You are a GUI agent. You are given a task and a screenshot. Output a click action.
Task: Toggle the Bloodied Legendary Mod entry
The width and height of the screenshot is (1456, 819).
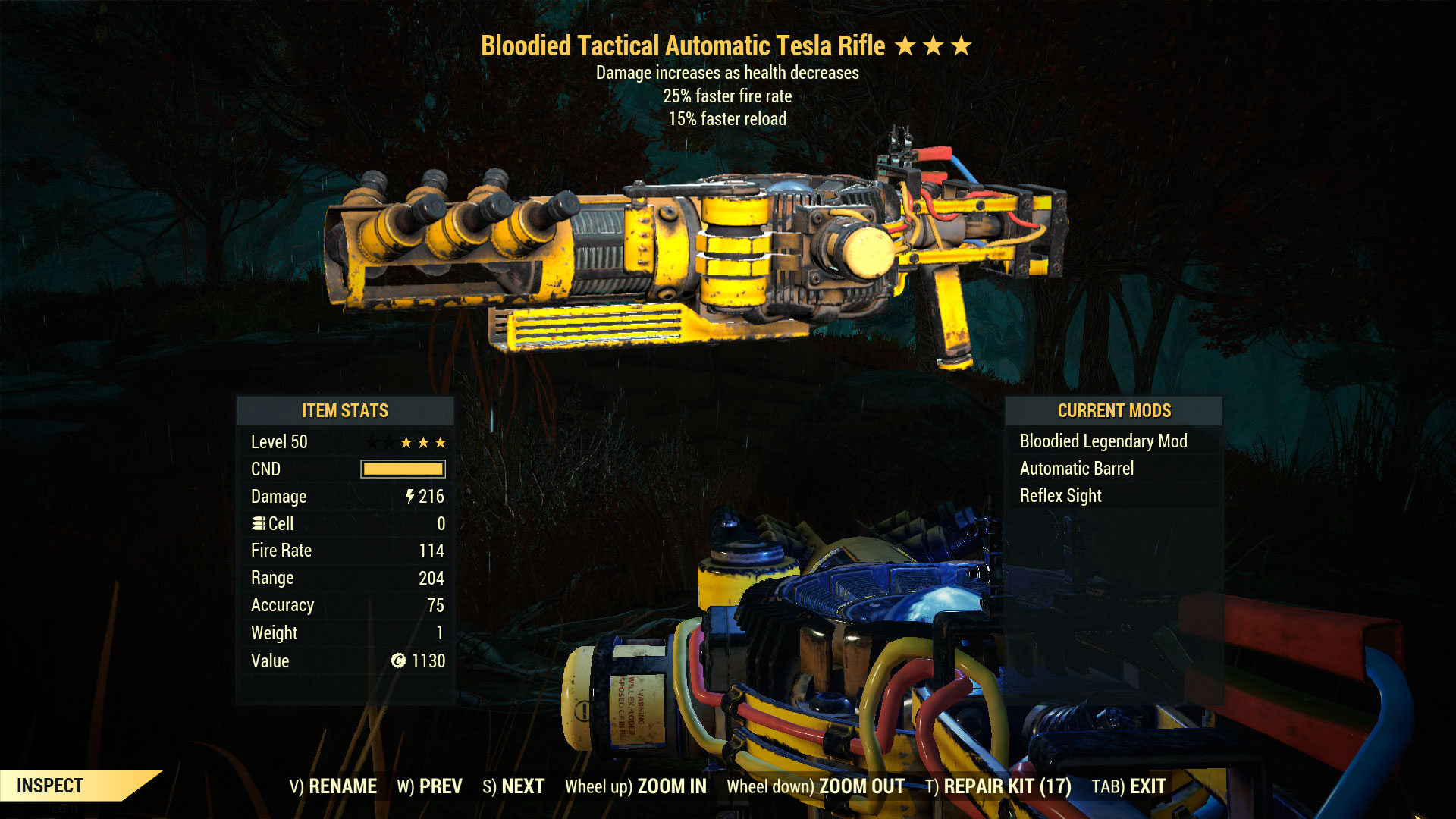(x=1104, y=441)
